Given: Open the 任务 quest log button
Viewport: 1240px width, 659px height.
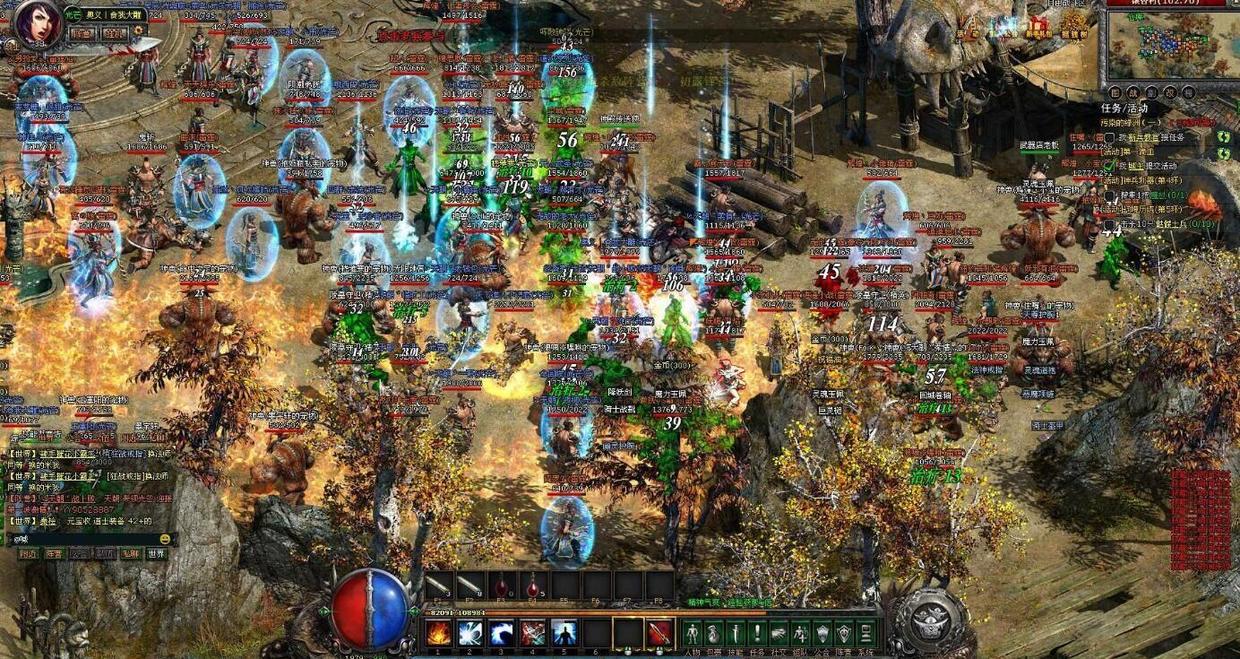Looking at the screenshot, I should click(x=758, y=633).
